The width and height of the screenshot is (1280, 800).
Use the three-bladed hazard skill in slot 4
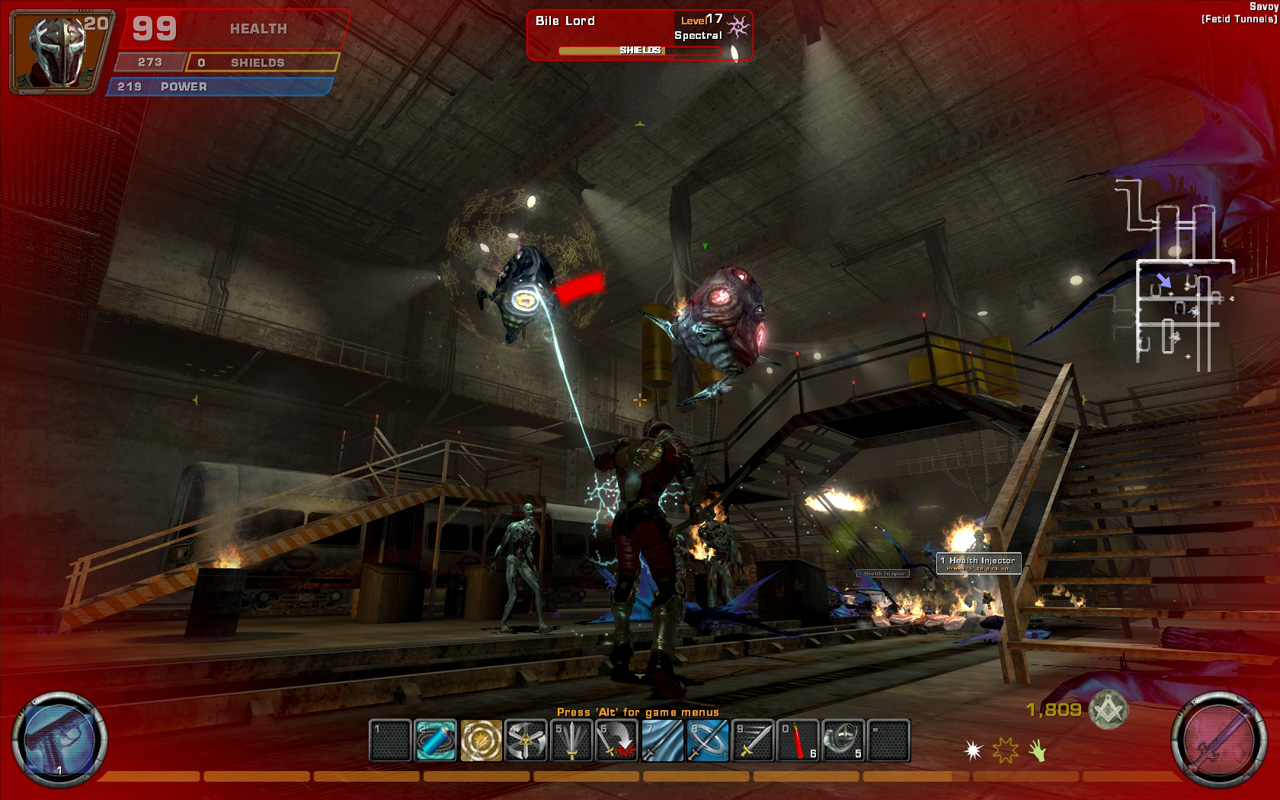[526, 741]
